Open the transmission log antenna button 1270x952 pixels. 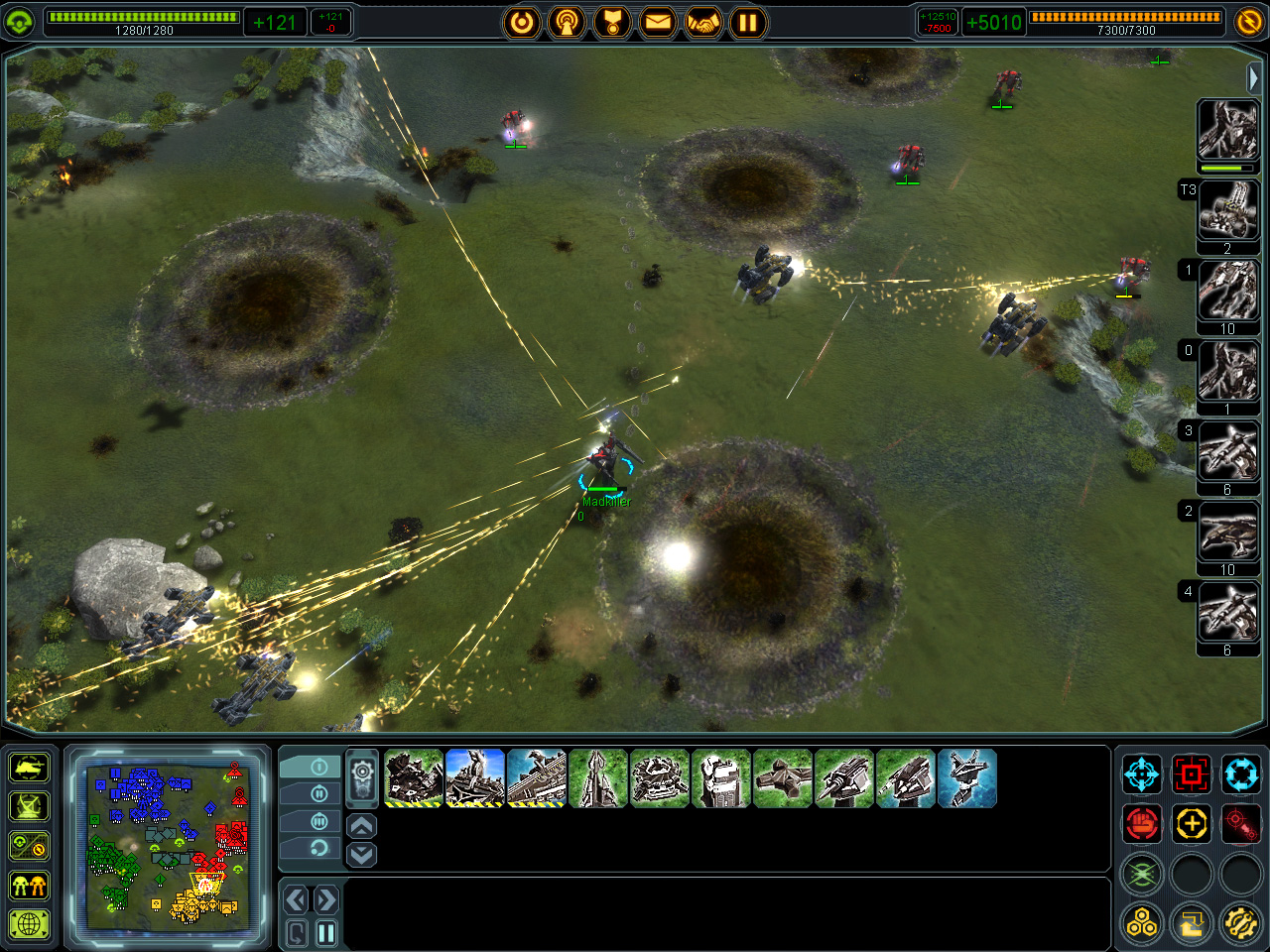[567, 22]
